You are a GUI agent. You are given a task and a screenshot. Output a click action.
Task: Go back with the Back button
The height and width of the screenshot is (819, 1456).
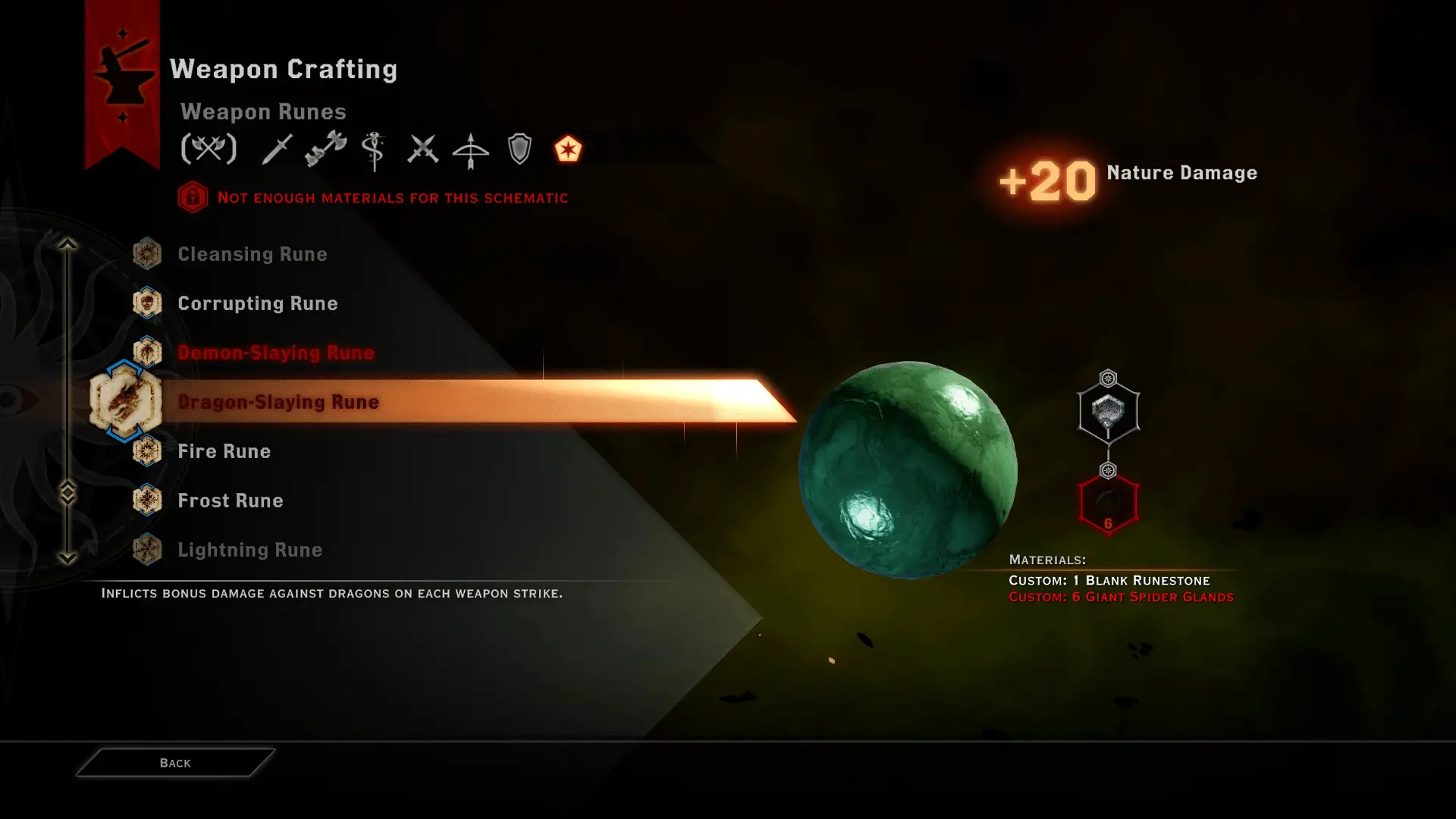(175, 763)
